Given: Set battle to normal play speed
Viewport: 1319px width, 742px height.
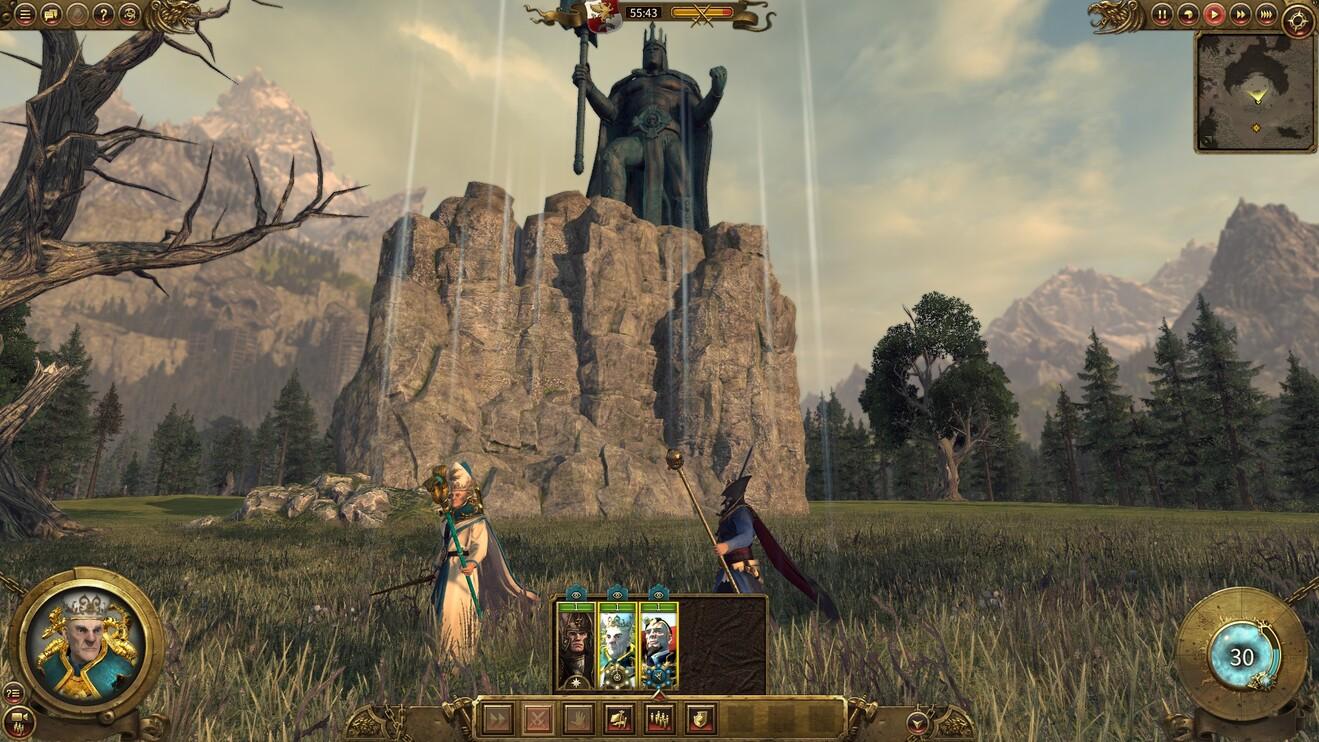Looking at the screenshot, I should pyautogui.click(x=1213, y=15).
